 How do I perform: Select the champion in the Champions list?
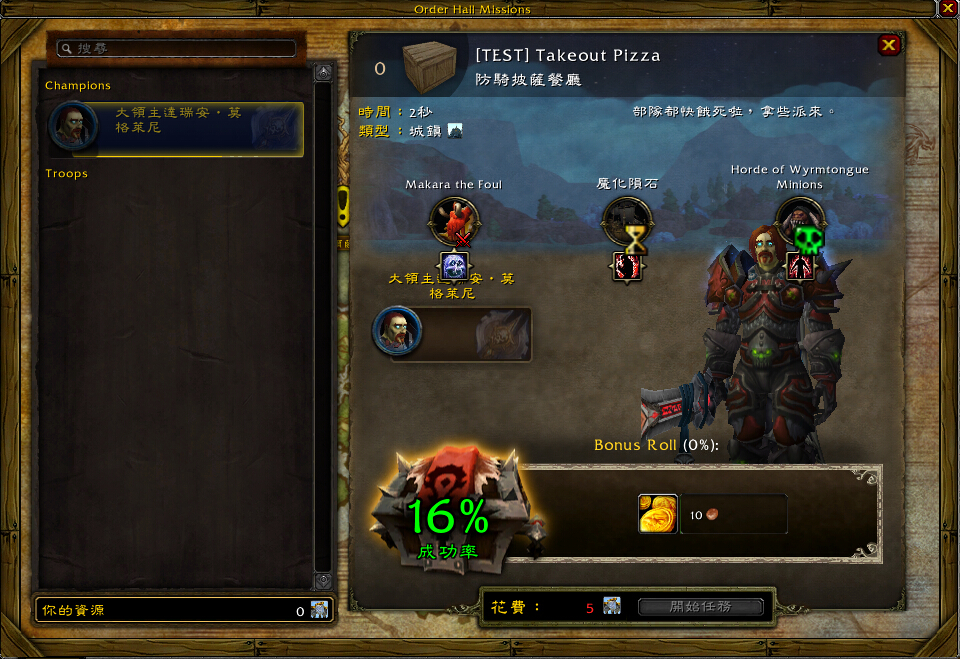coord(176,129)
